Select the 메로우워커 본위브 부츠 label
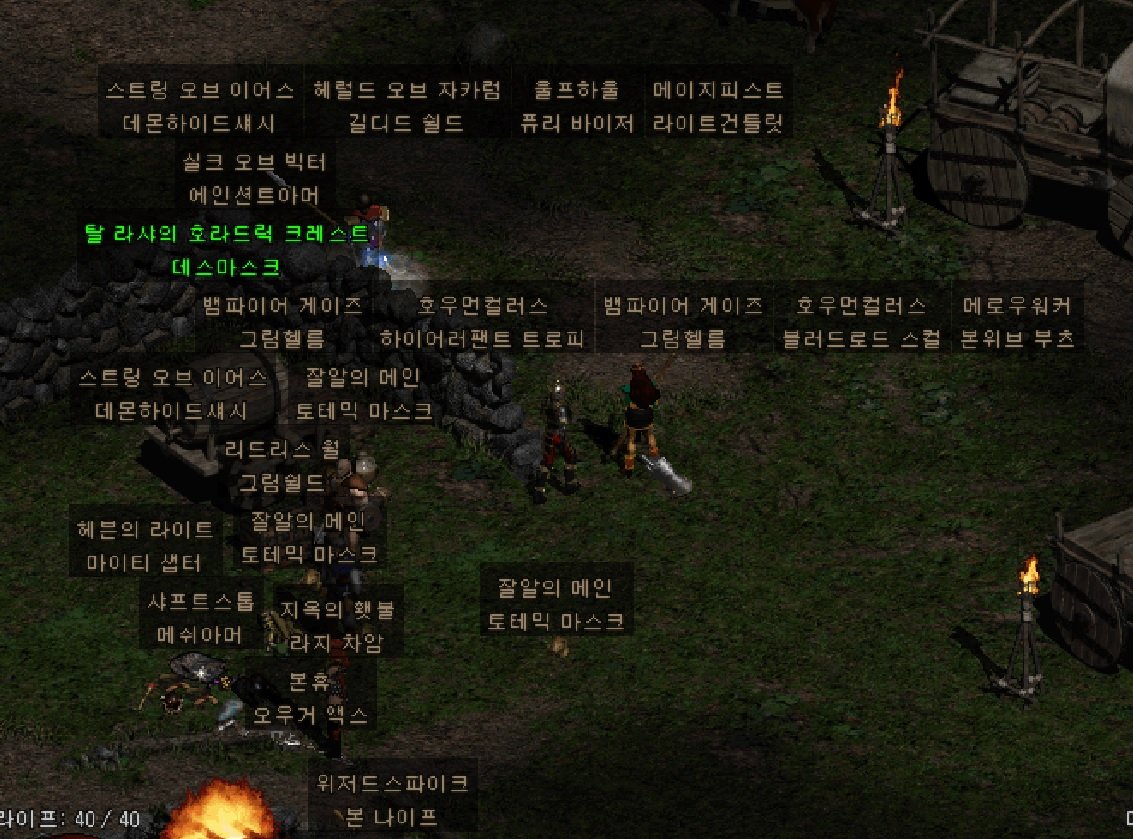Screen dimensions: 1133x839 point(1017,321)
